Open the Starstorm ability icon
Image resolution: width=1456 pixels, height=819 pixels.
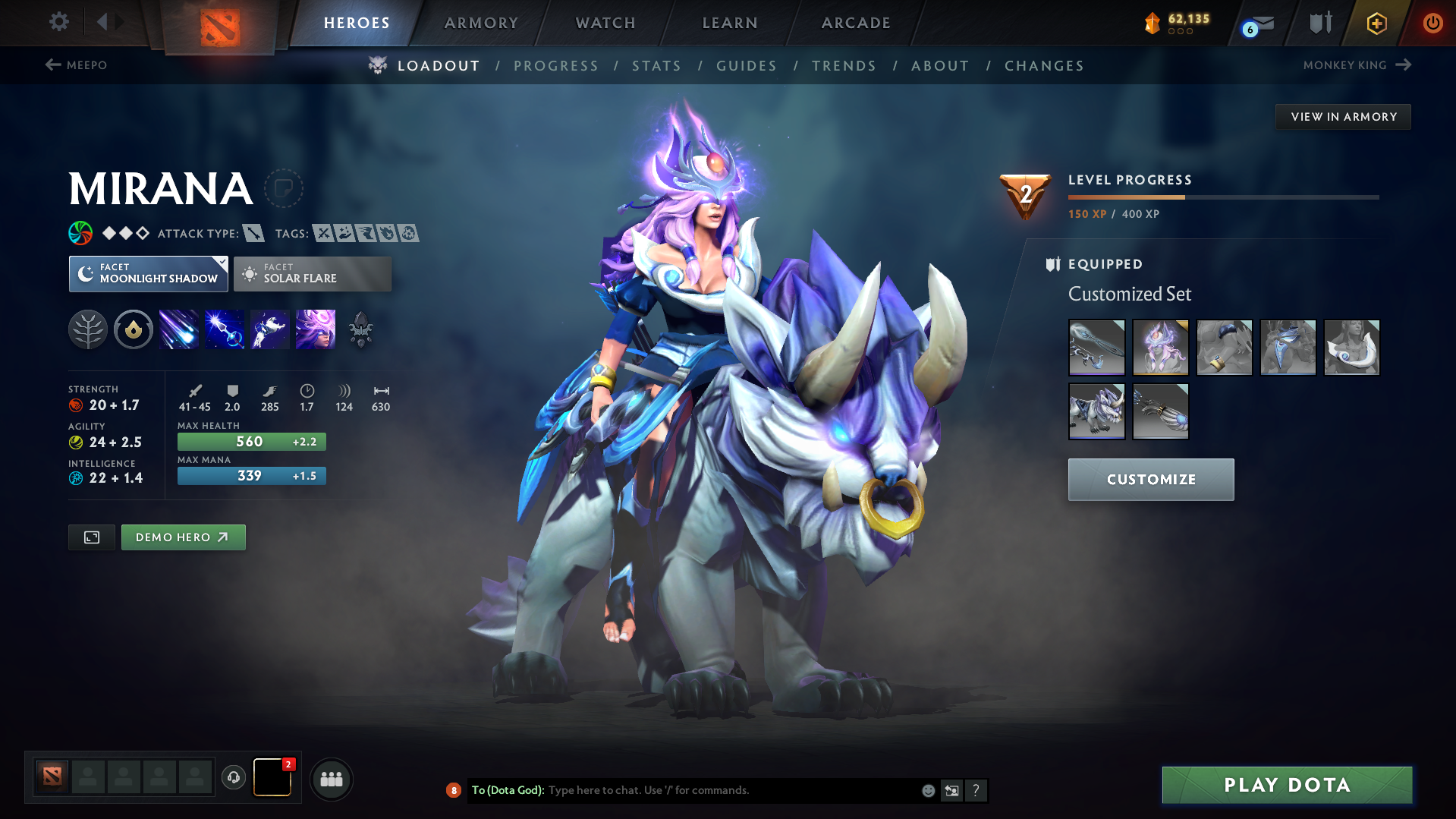[x=179, y=329]
